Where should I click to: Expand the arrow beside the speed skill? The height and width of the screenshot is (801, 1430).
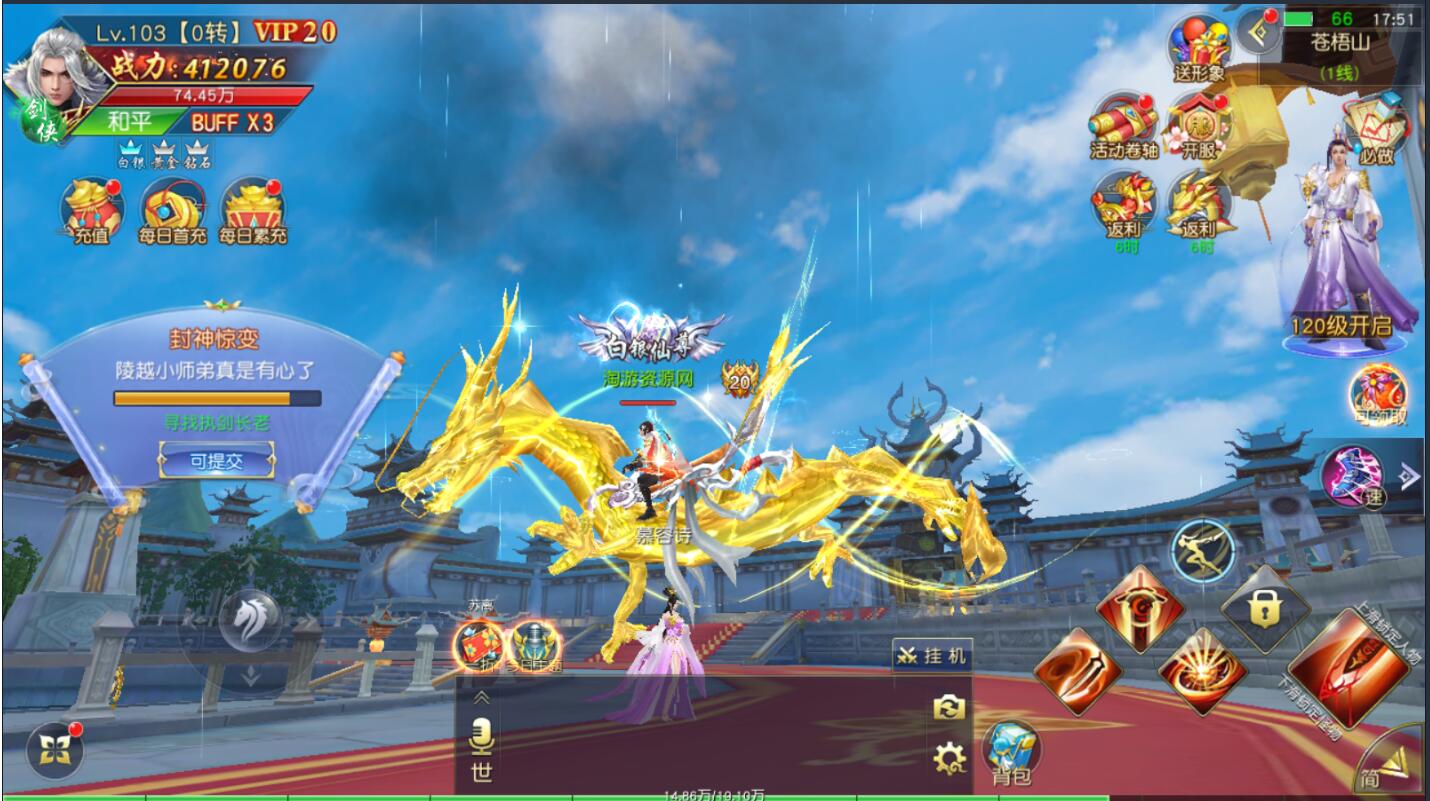coord(1408,476)
